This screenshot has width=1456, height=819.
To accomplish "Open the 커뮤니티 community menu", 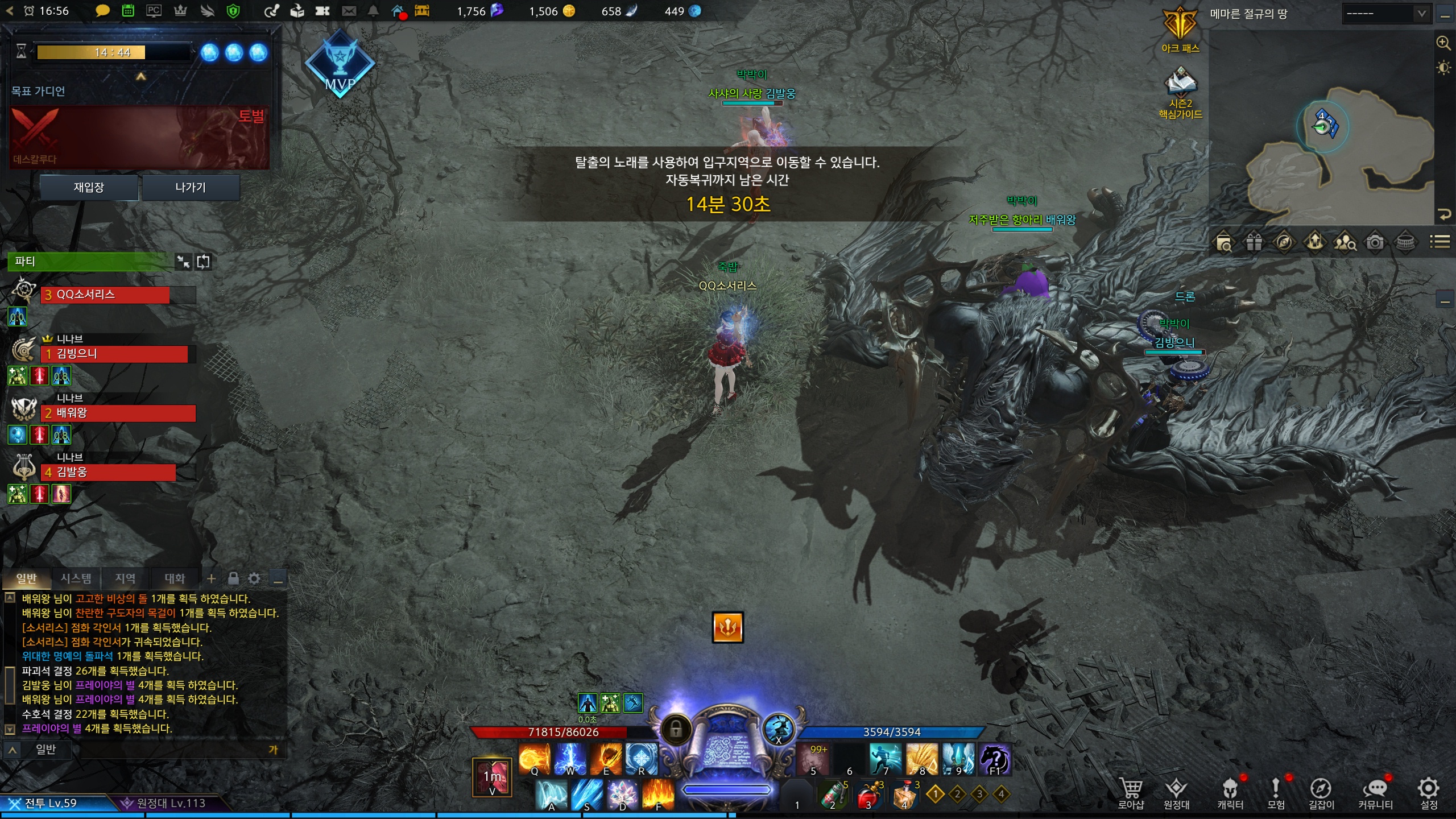I will pyautogui.click(x=1375, y=792).
